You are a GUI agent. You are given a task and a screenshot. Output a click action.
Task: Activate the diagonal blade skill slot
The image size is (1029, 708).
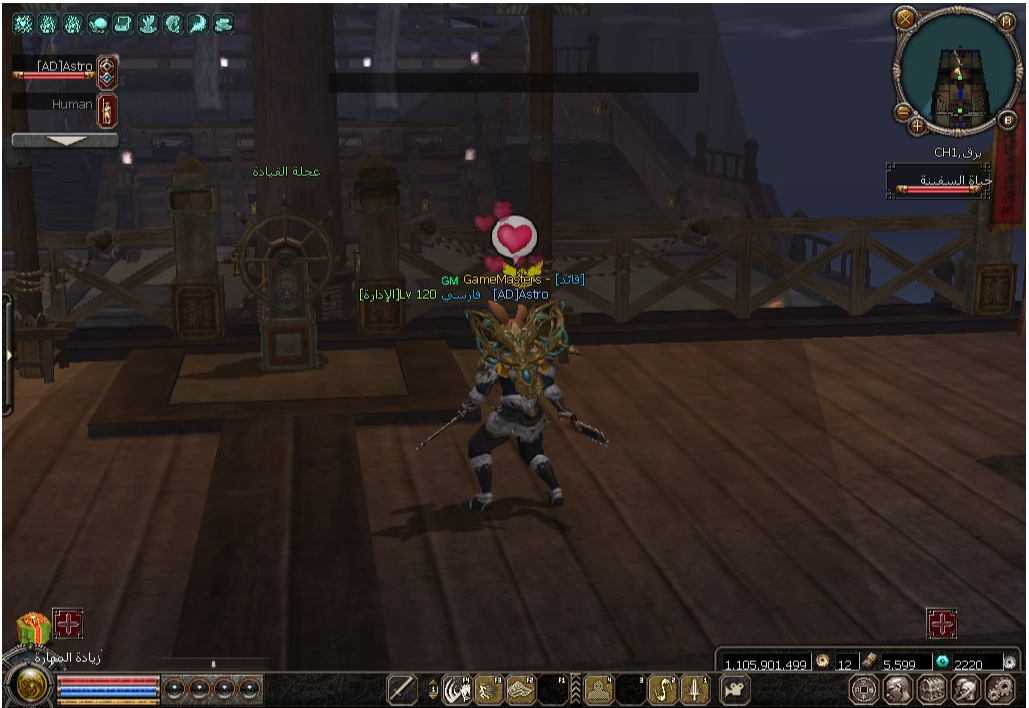pos(402,689)
